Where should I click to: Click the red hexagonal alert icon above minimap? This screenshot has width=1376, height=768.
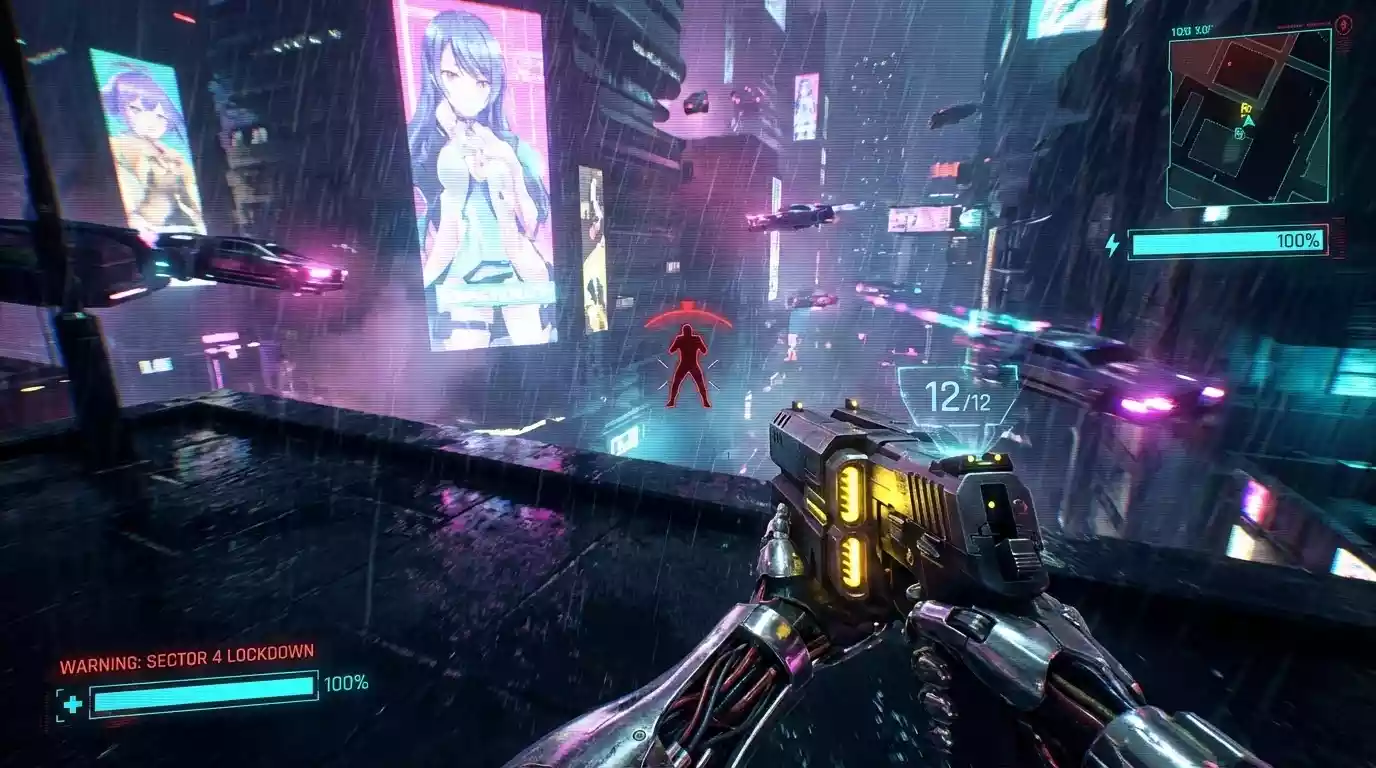(x=1343, y=24)
